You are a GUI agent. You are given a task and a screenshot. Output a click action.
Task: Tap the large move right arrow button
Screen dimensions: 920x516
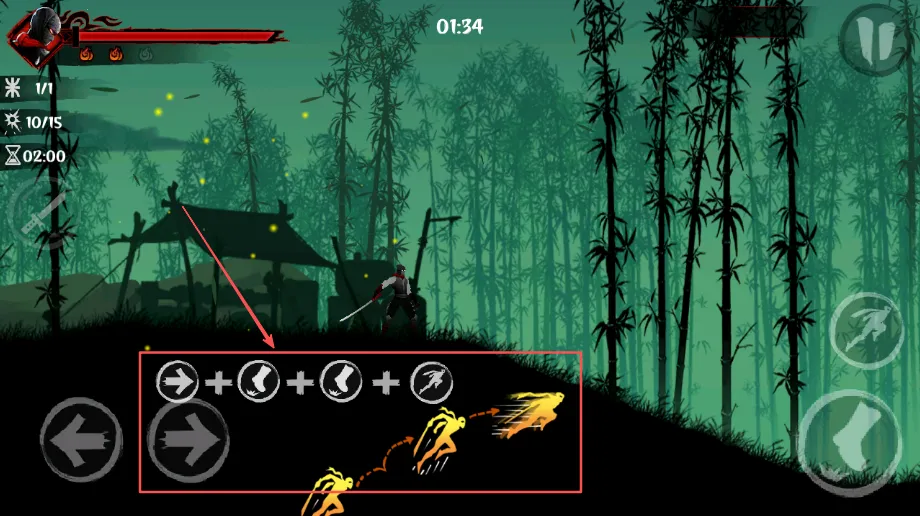pyautogui.click(x=189, y=440)
